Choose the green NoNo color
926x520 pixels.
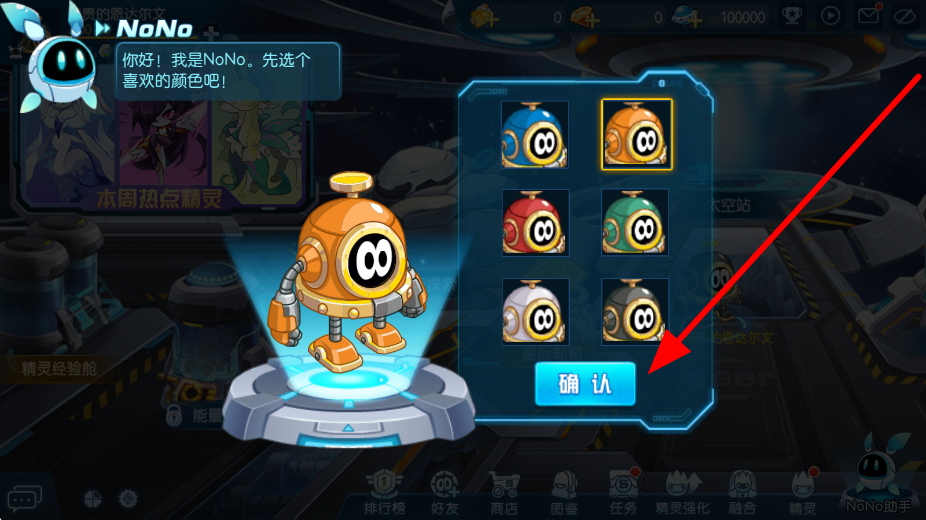pos(636,222)
